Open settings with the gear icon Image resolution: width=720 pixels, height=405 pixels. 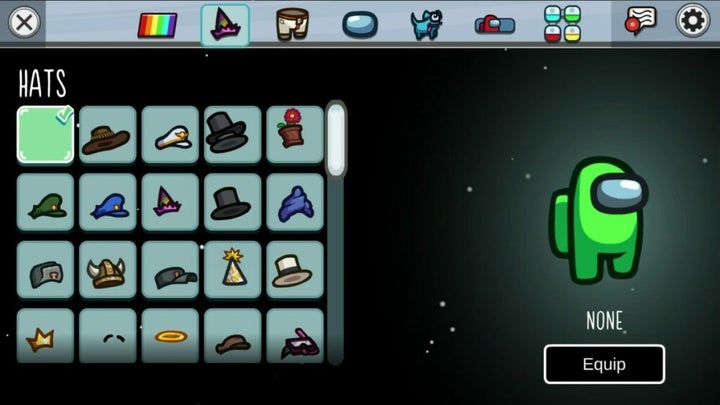(x=693, y=21)
